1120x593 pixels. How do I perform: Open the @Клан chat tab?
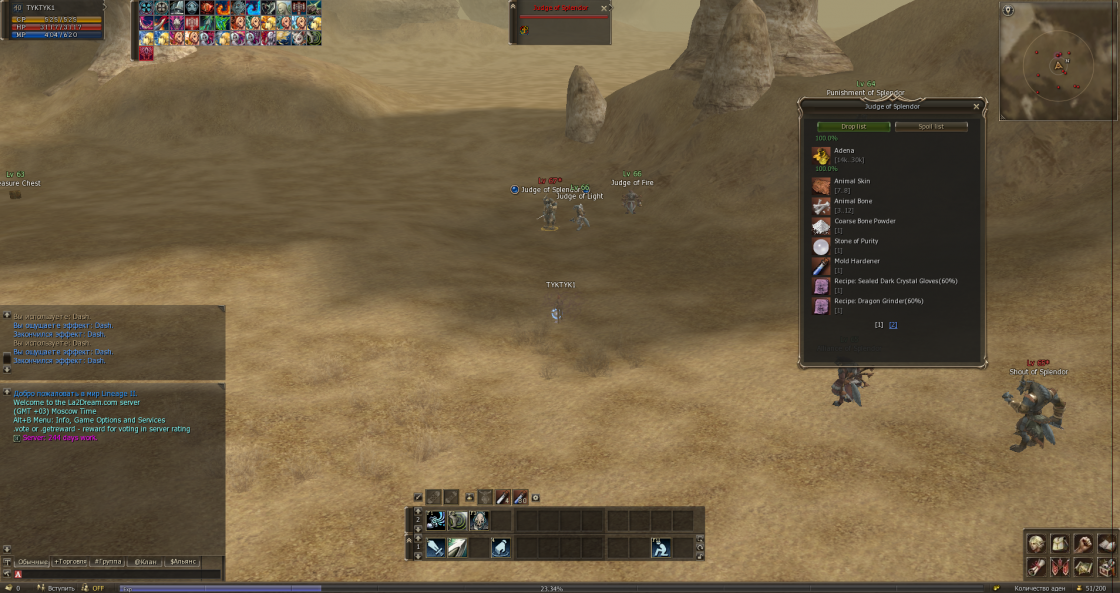pyautogui.click(x=143, y=562)
